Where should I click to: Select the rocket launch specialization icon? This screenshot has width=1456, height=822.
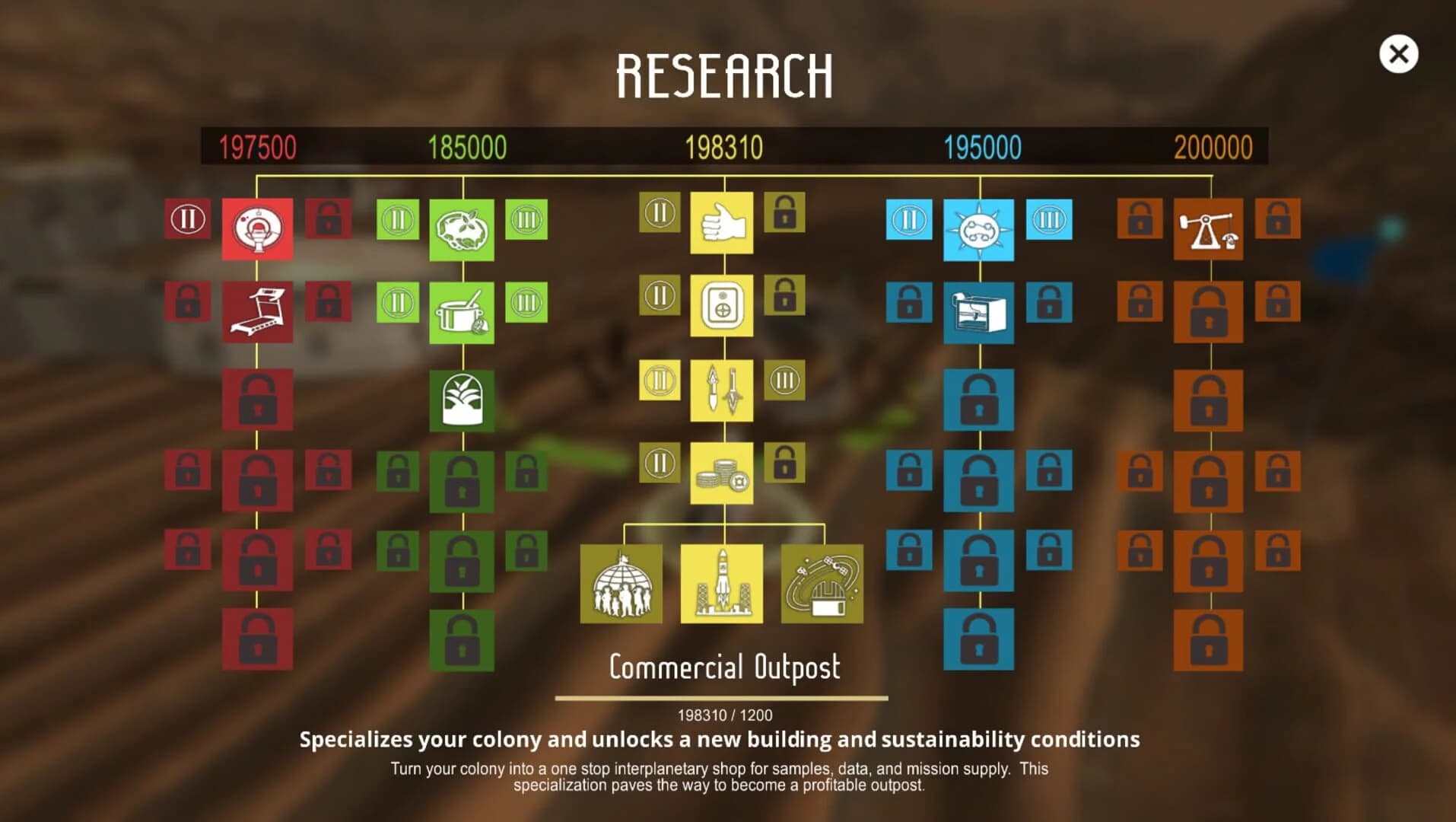point(723,582)
